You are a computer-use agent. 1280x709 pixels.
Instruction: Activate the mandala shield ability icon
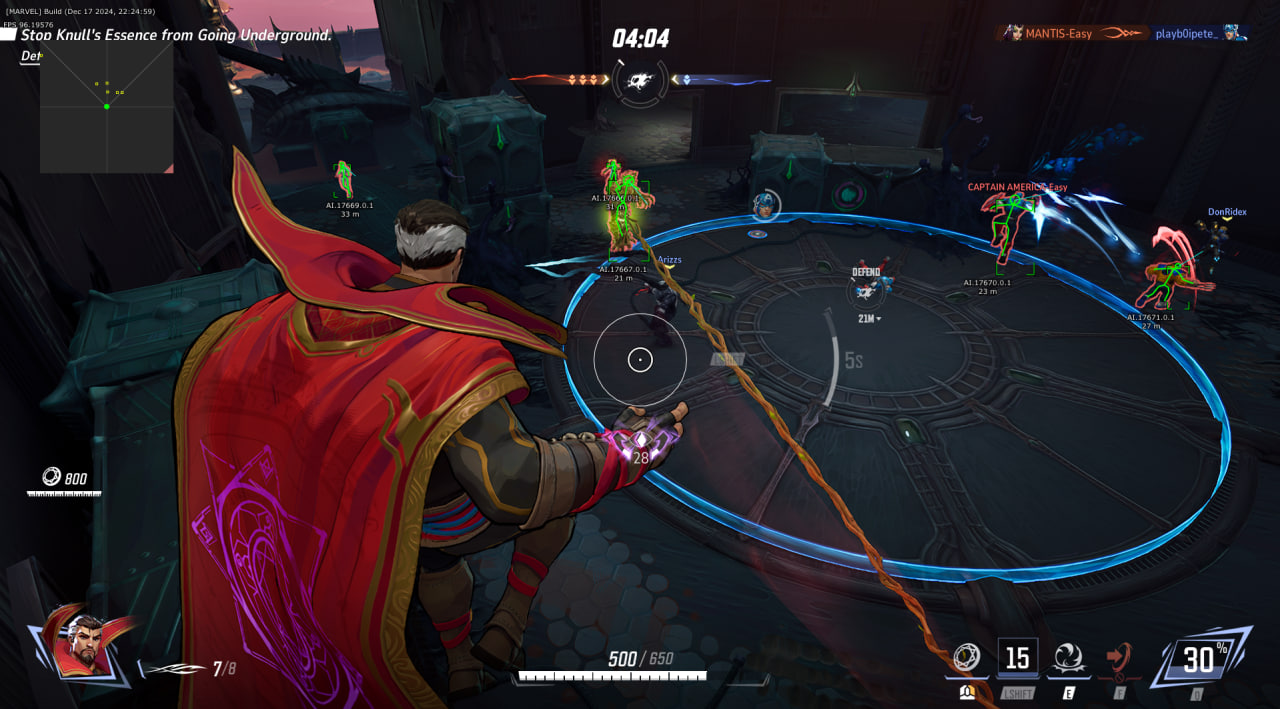[x=965, y=657]
